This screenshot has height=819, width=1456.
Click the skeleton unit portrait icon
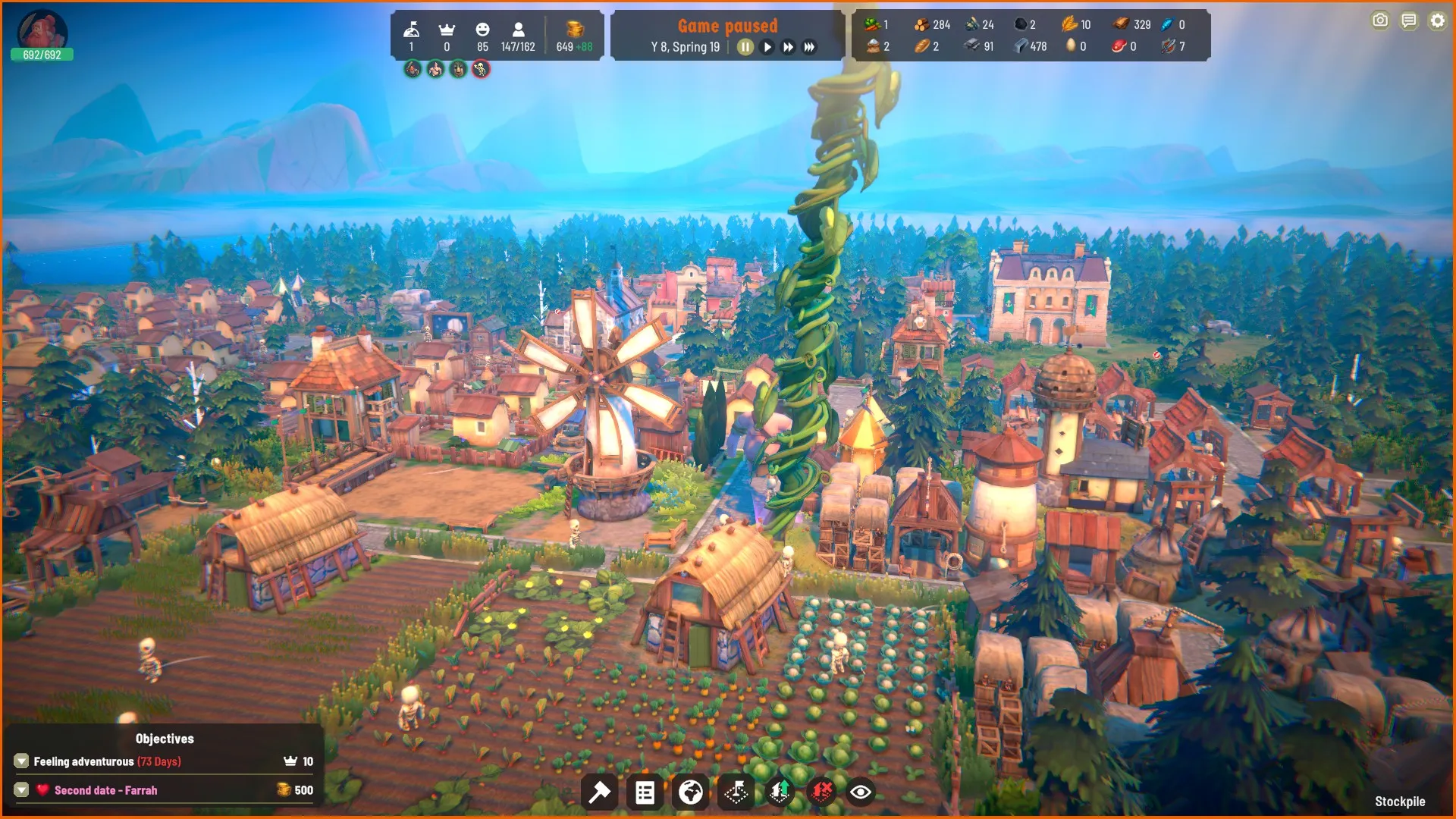tap(481, 70)
